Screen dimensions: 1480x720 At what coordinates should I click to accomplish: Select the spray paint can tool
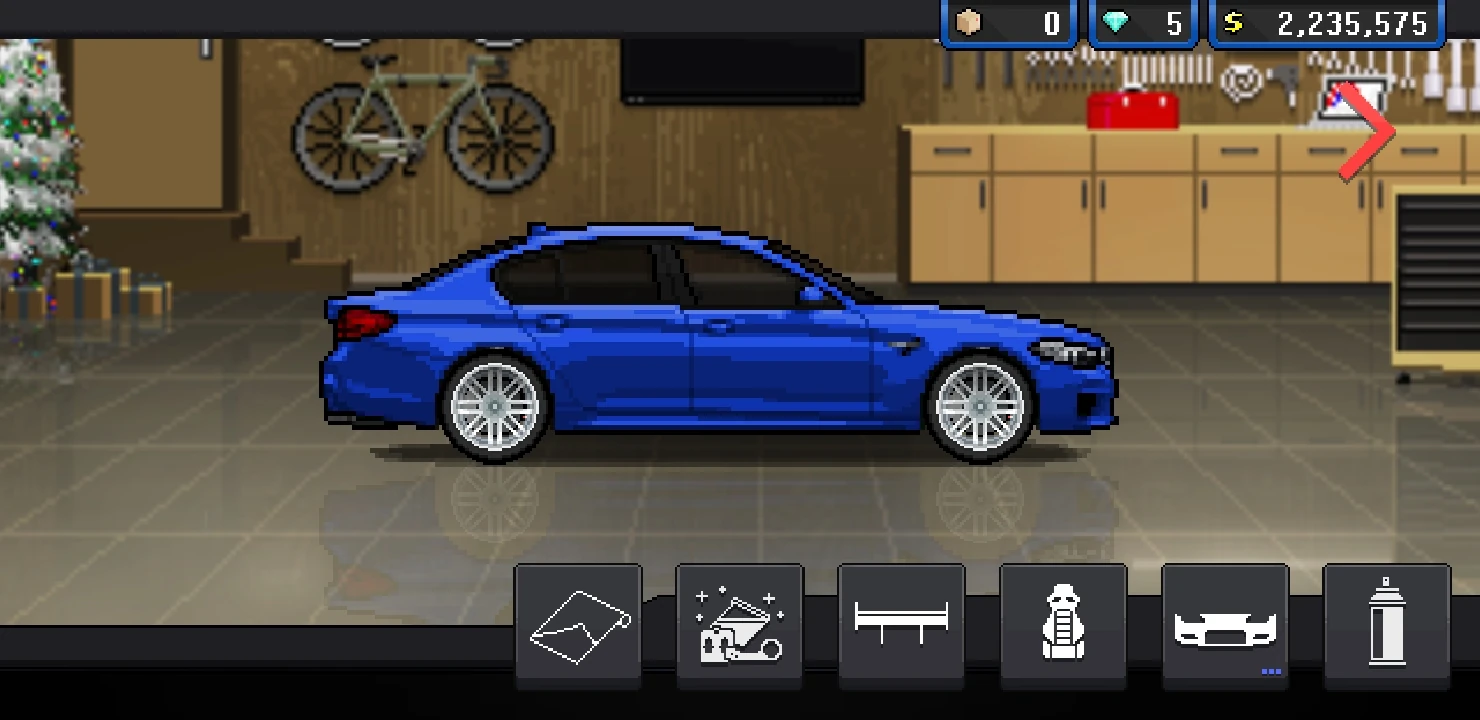(x=1386, y=623)
